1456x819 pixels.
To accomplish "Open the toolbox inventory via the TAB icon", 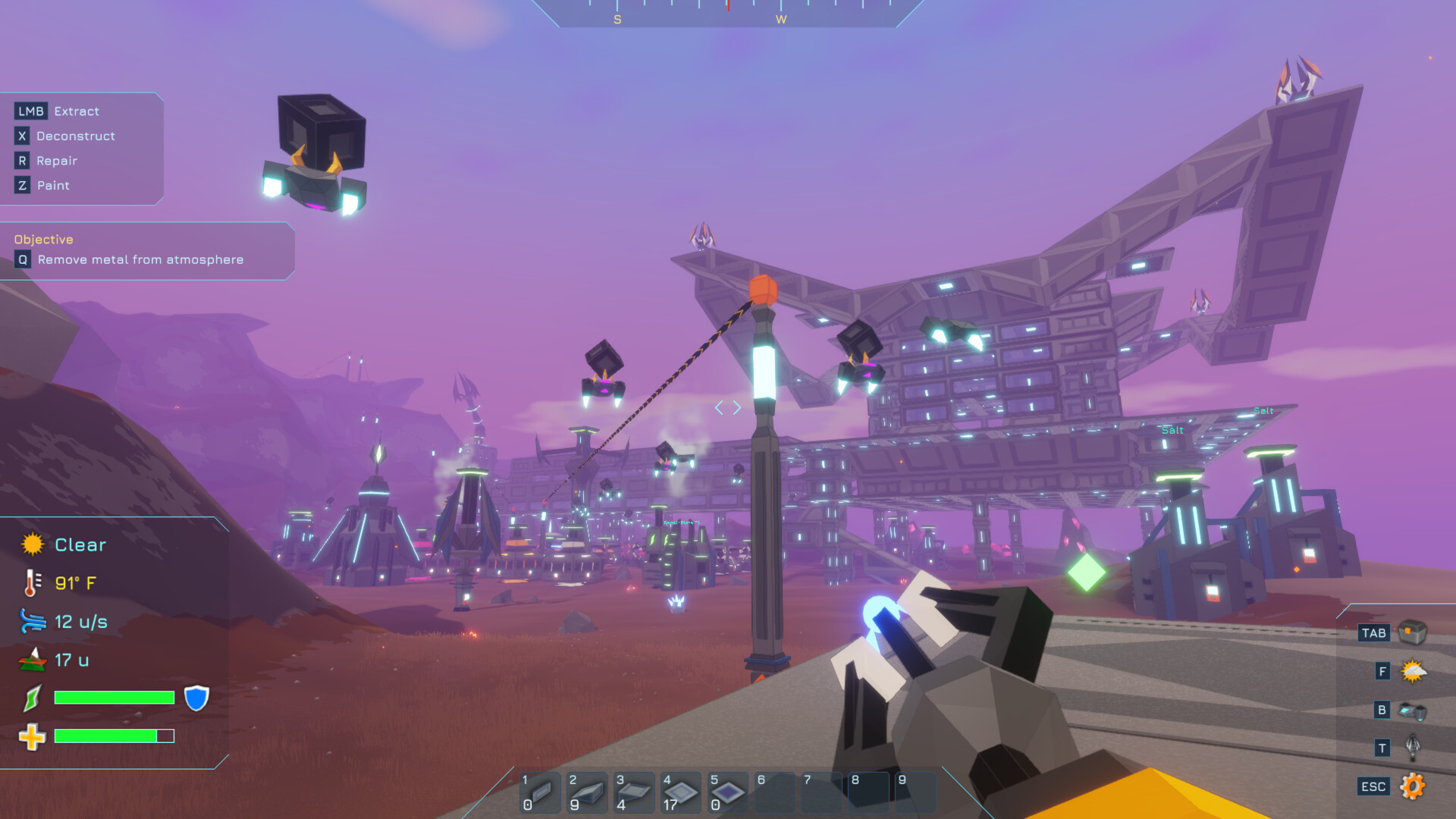I will (x=1413, y=631).
